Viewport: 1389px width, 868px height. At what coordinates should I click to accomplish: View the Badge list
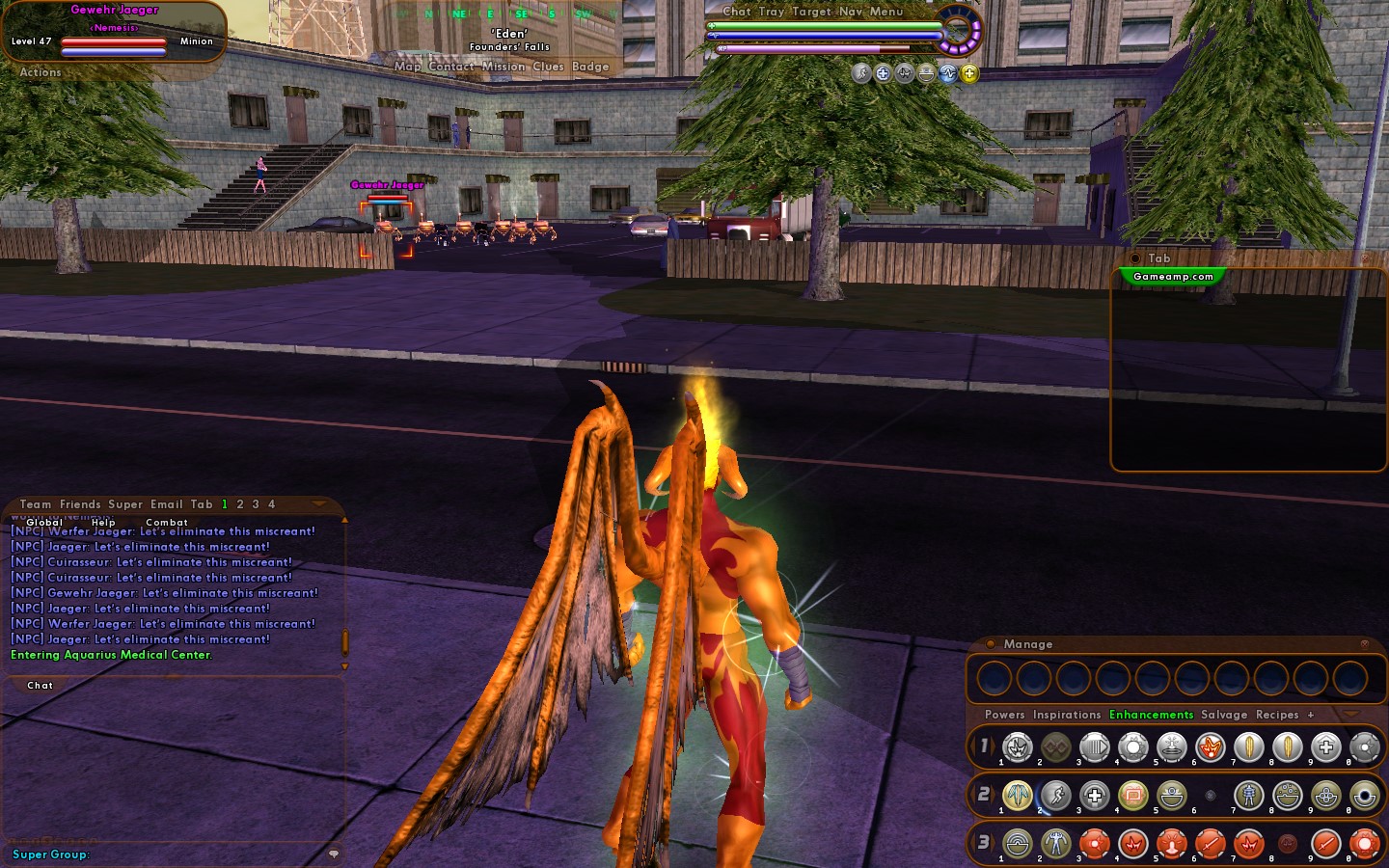point(590,67)
